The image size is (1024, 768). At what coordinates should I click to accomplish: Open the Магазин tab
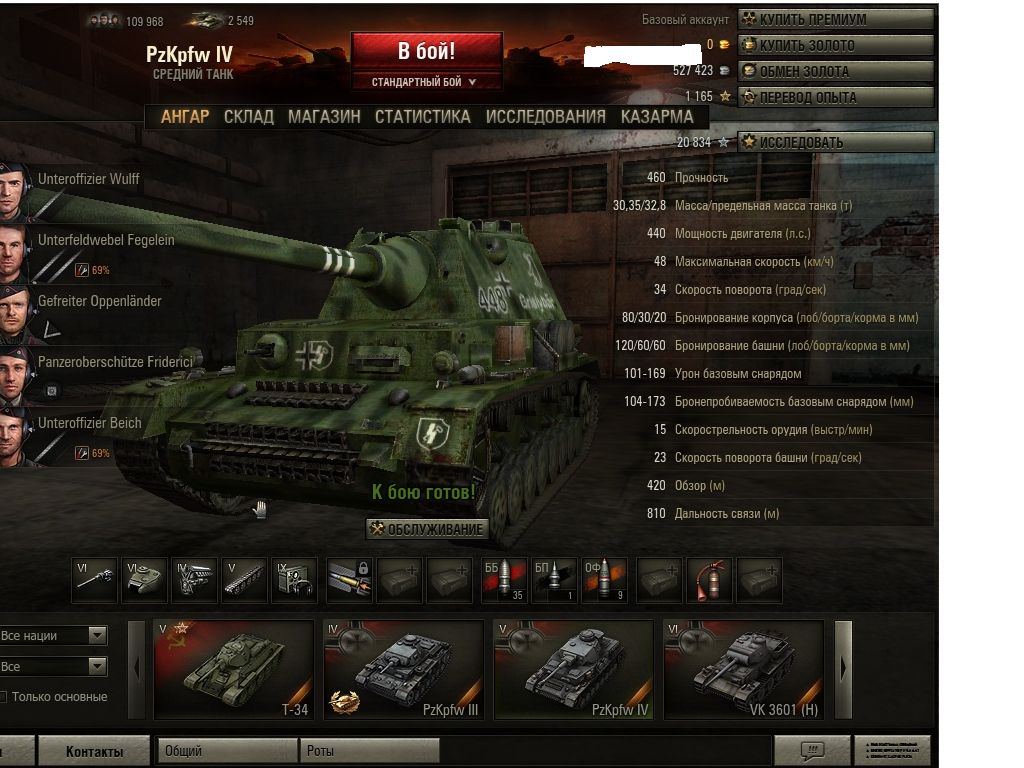[x=324, y=117]
